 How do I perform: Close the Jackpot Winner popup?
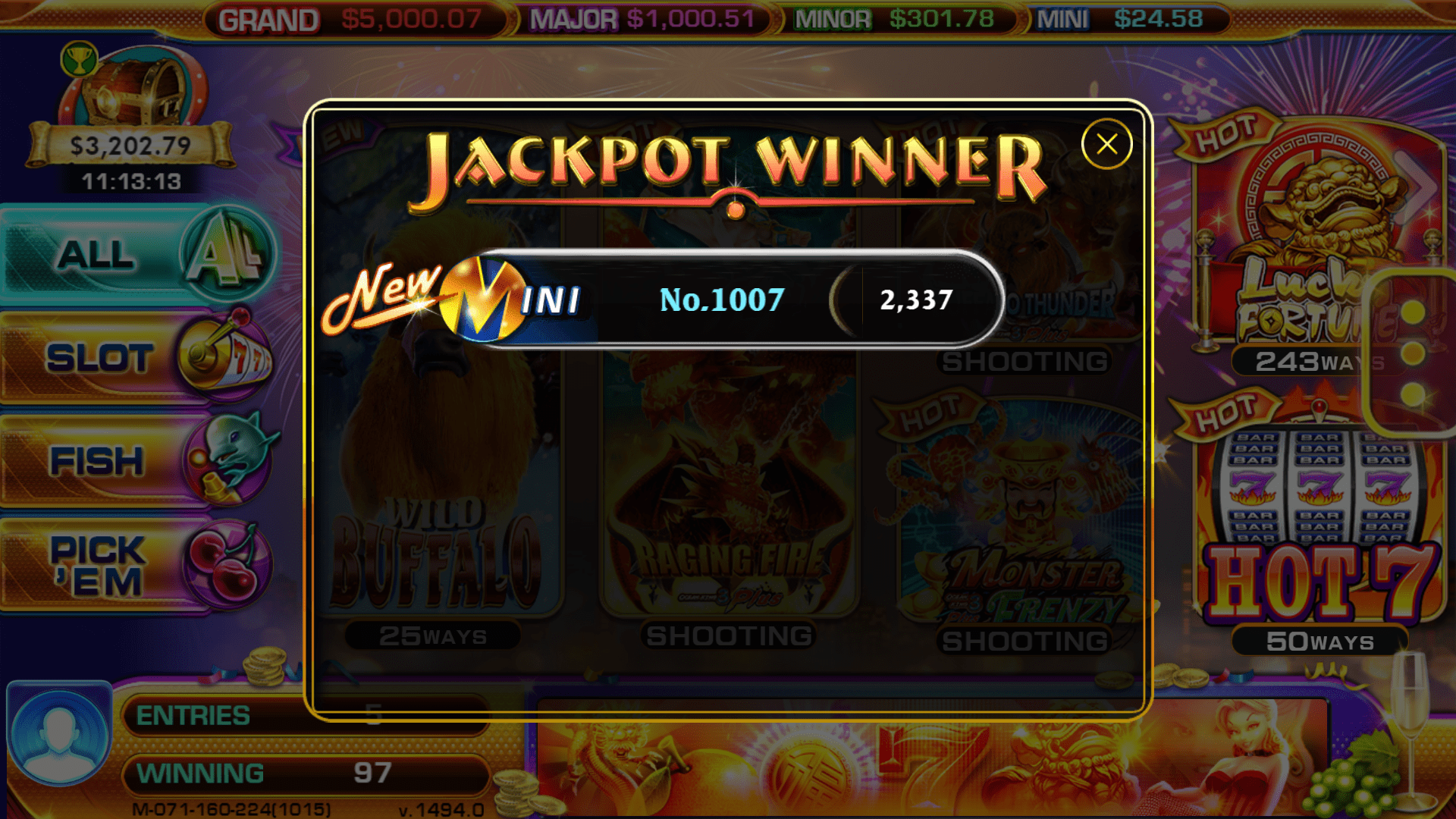pyautogui.click(x=1106, y=144)
